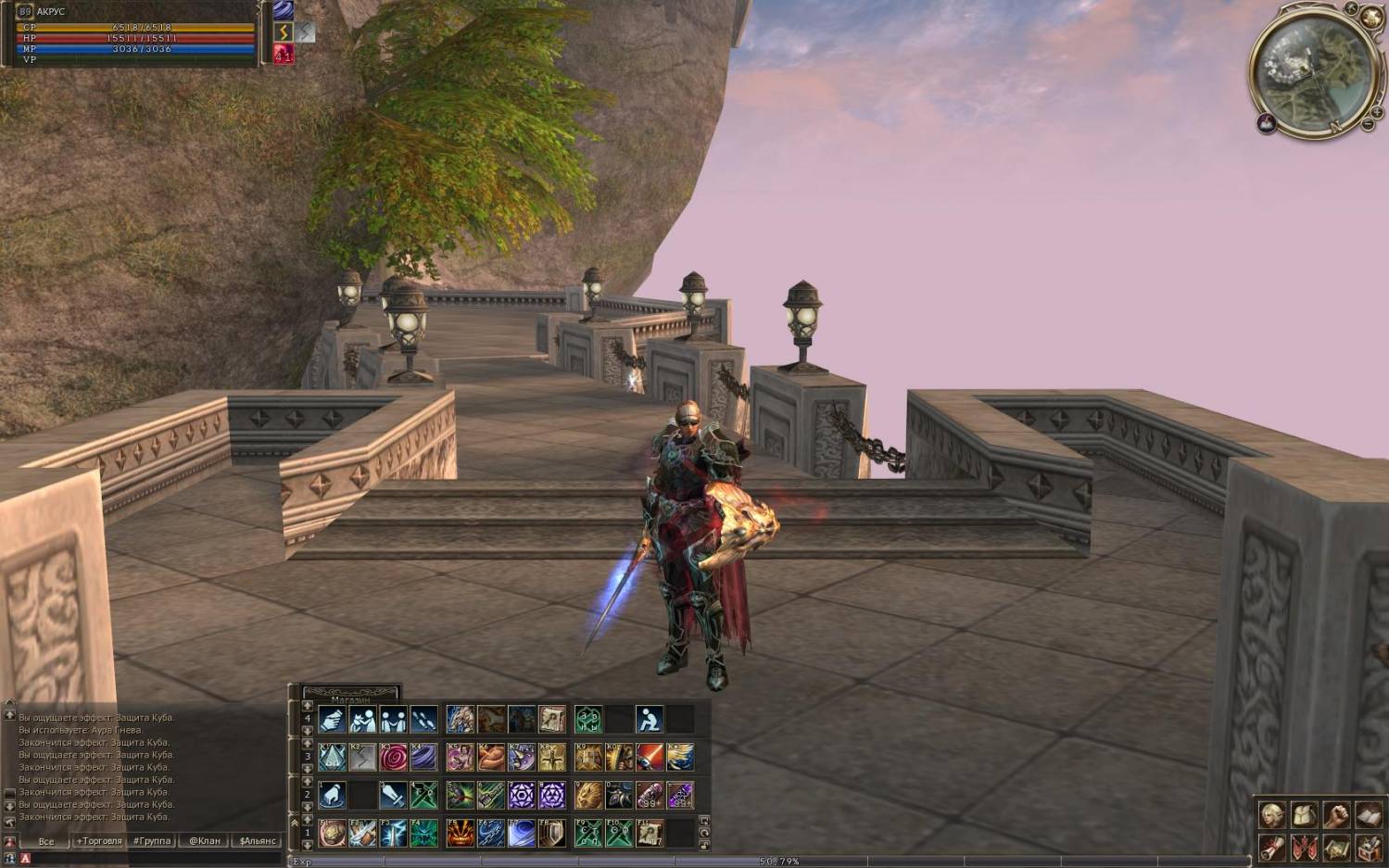Activate the red rose swirl skill

click(x=393, y=758)
